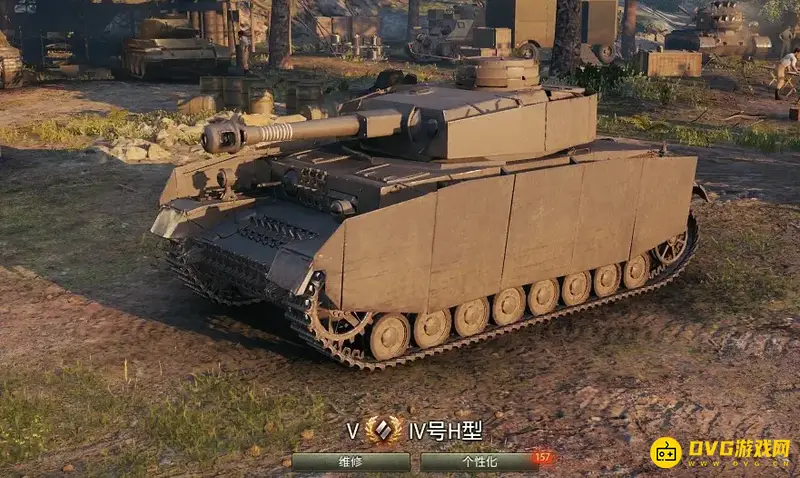This screenshot has width=800, height=478.
Task: Open the 维修 (repair) button
Action: click(x=351, y=462)
